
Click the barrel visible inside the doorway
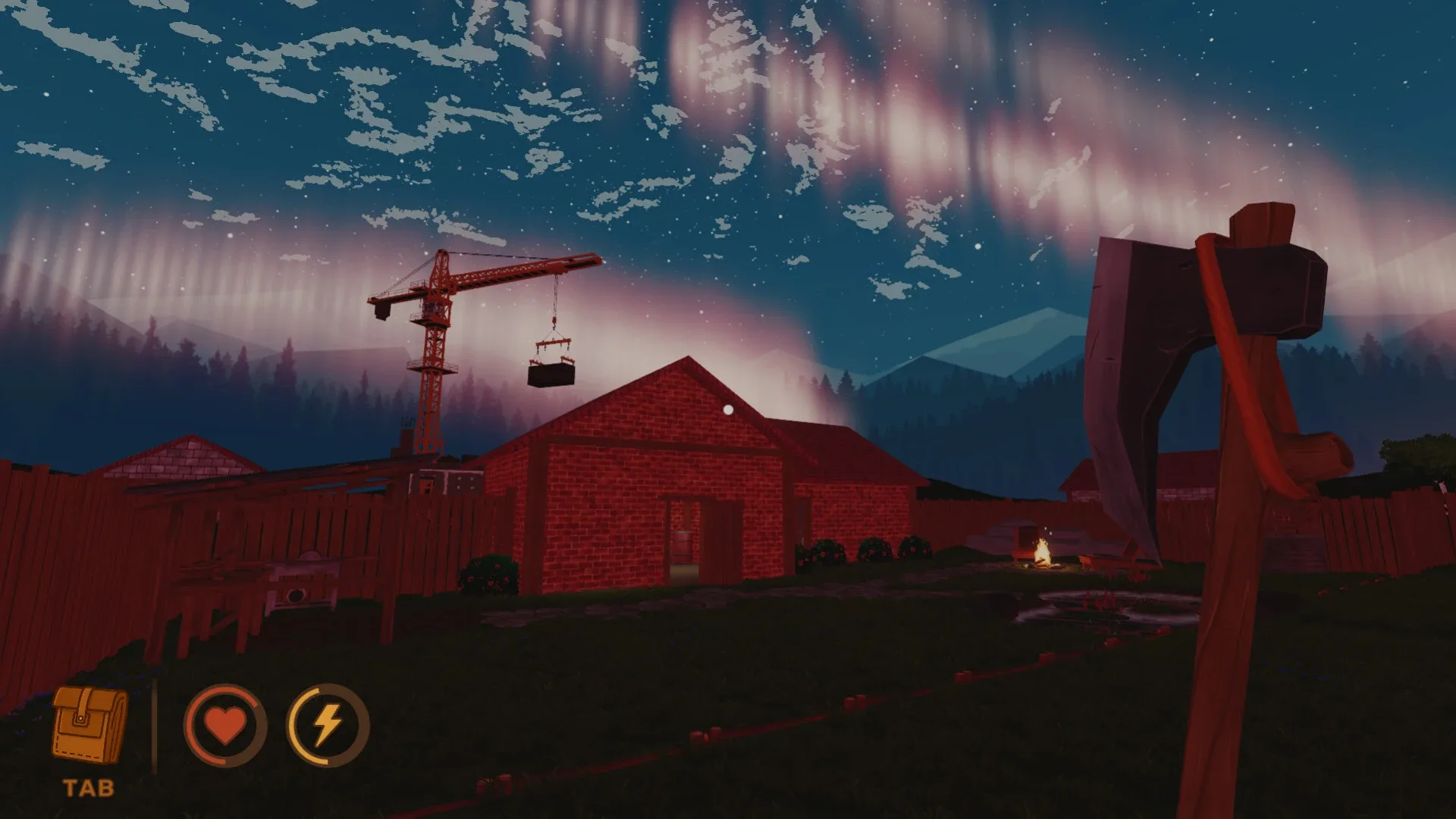click(x=682, y=546)
